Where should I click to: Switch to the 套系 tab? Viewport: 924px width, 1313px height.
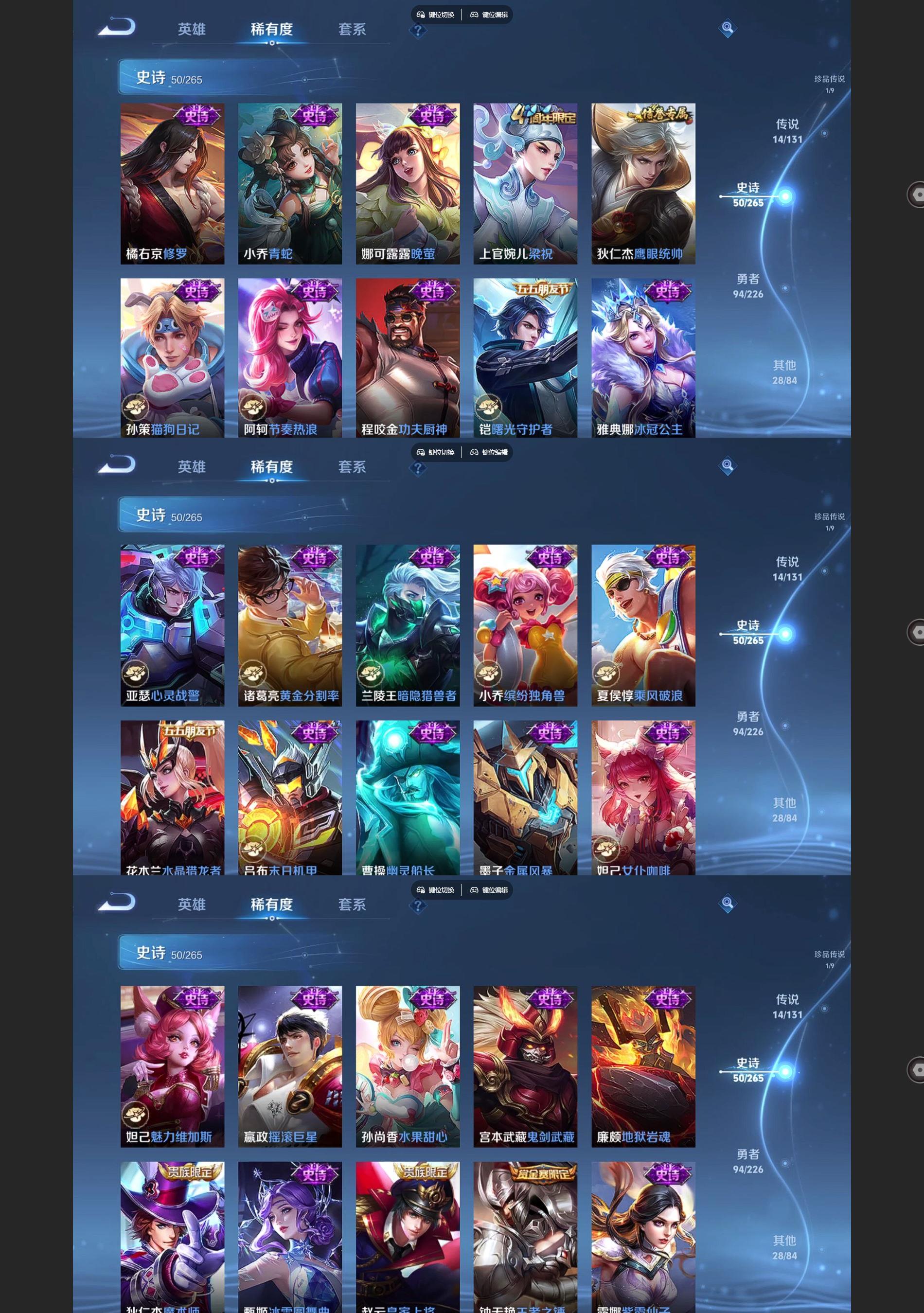coord(352,29)
